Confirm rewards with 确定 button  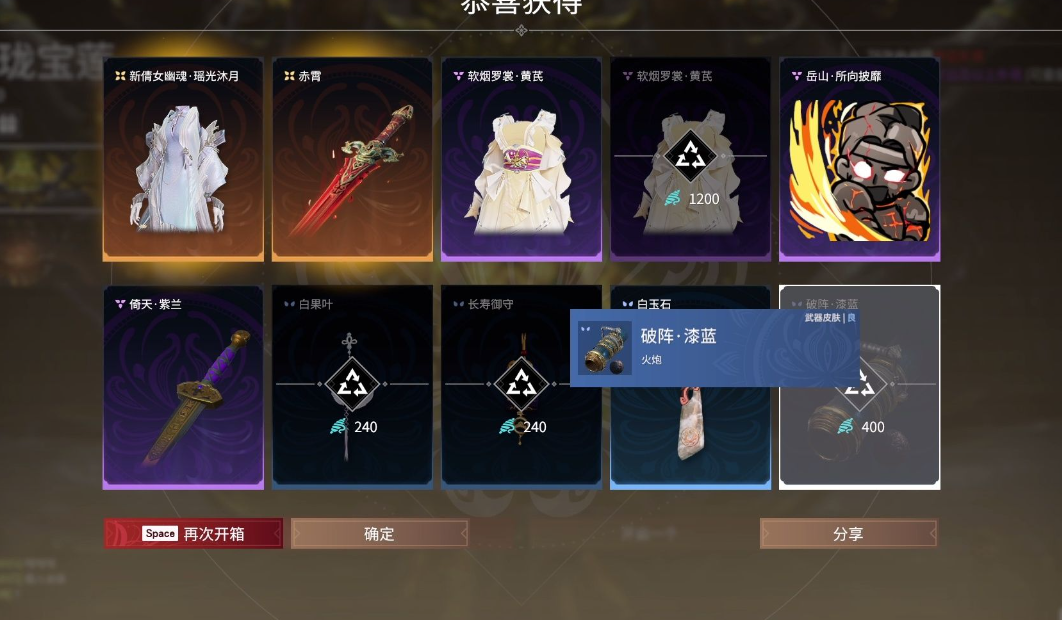coord(380,533)
